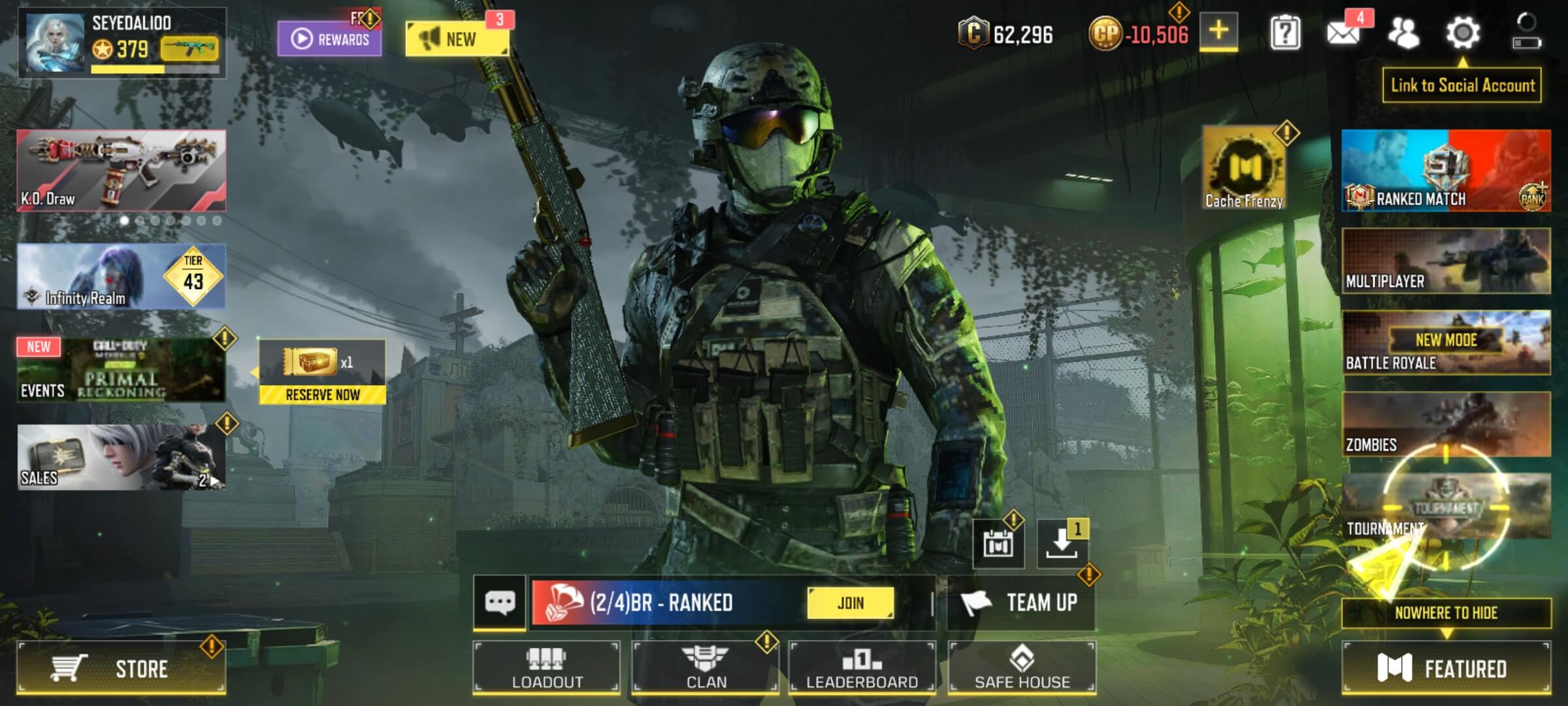View the Leaderboard
The width and height of the screenshot is (1568, 706).
click(862, 667)
